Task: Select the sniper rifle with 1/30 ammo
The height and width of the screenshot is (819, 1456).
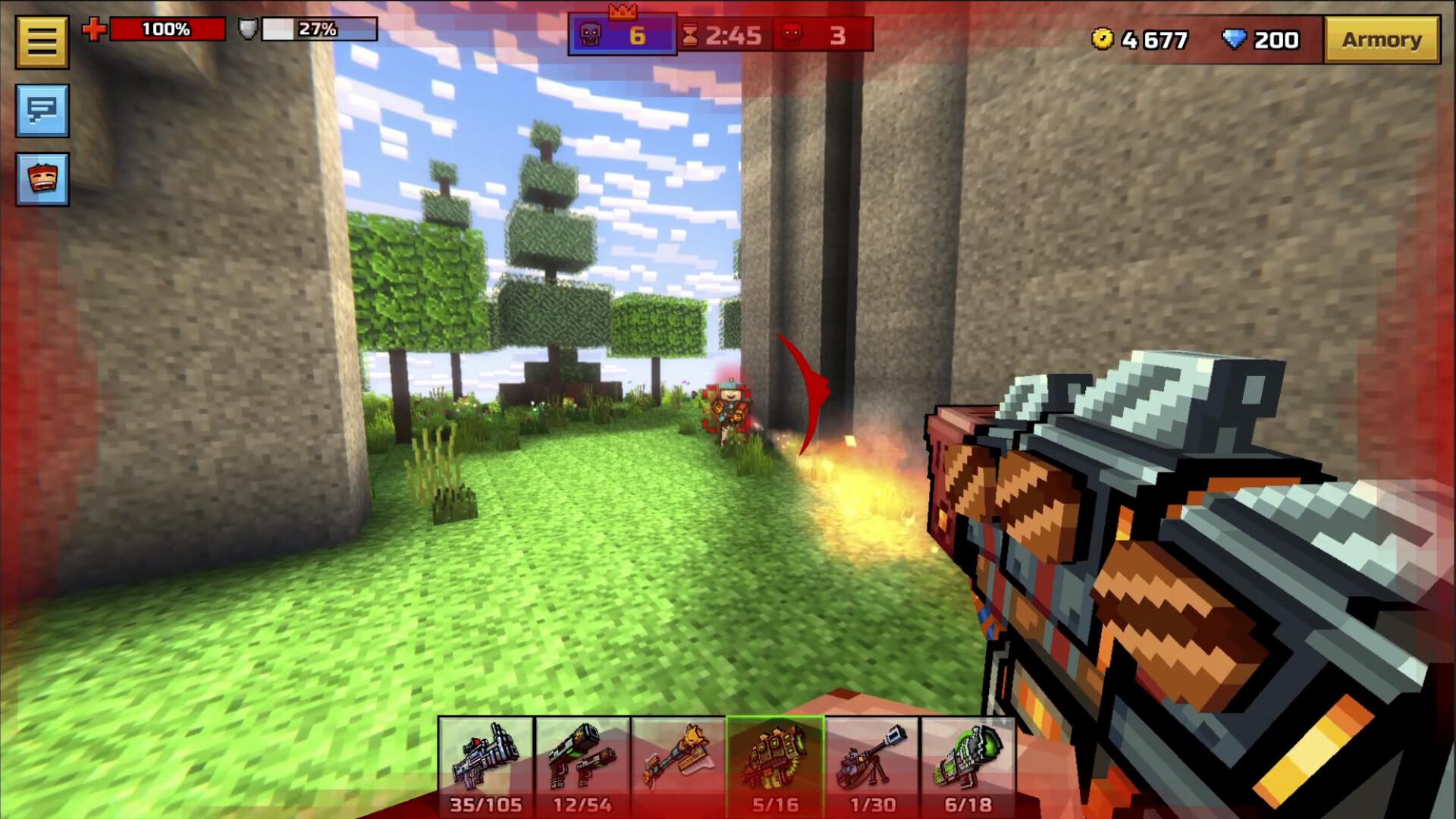Action: [x=871, y=758]
